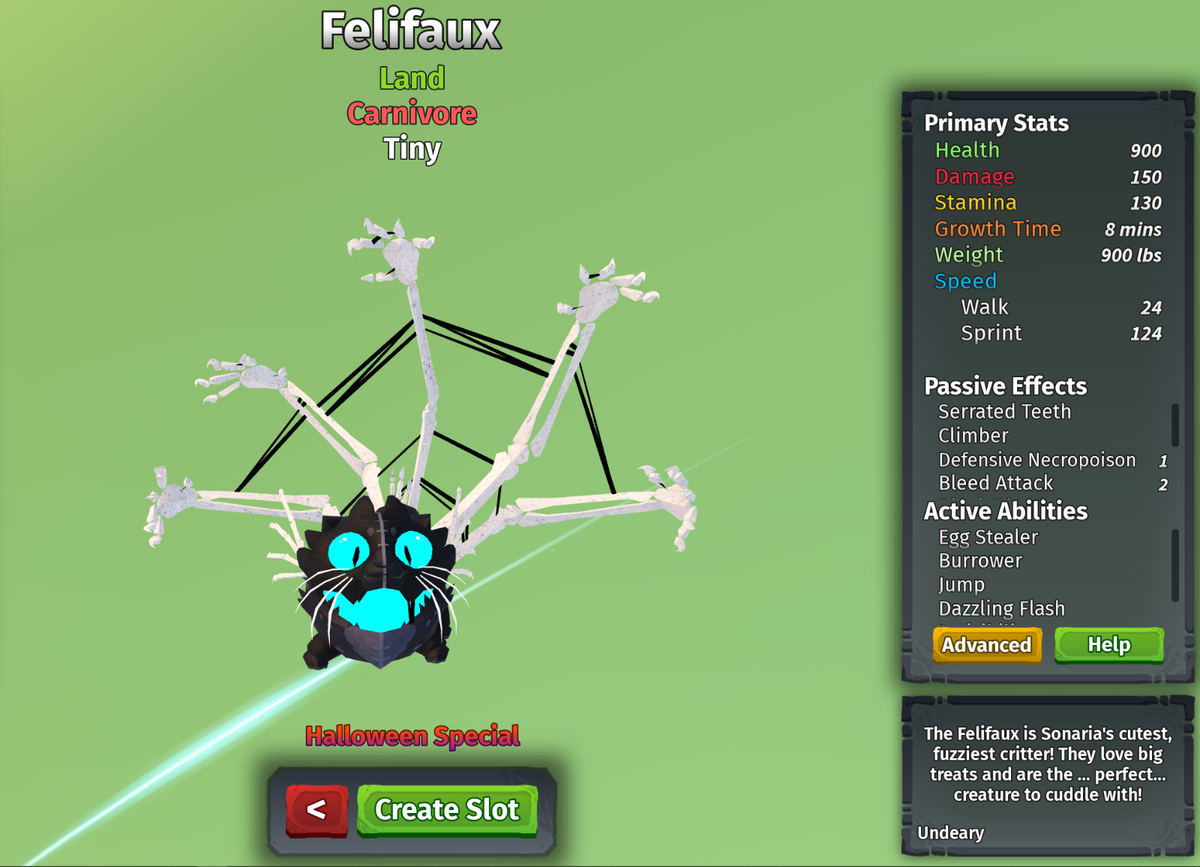Go back with the red arrow button
The width and height of the screenshot is (1200, 867).
point(317,810)
